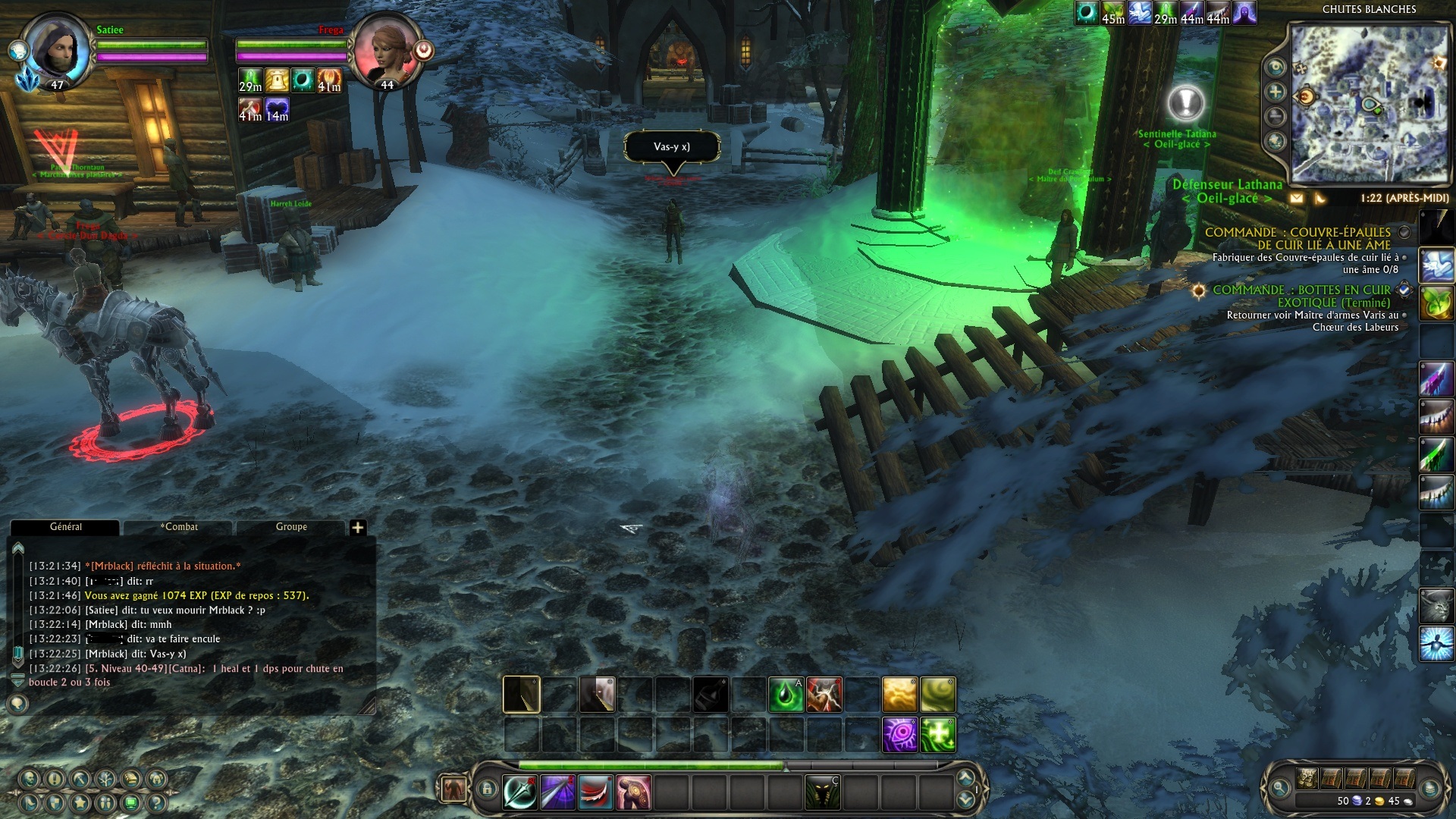Switch to the Combat chat tab
Screen dimensions: 1456x819
coord(179,527)
